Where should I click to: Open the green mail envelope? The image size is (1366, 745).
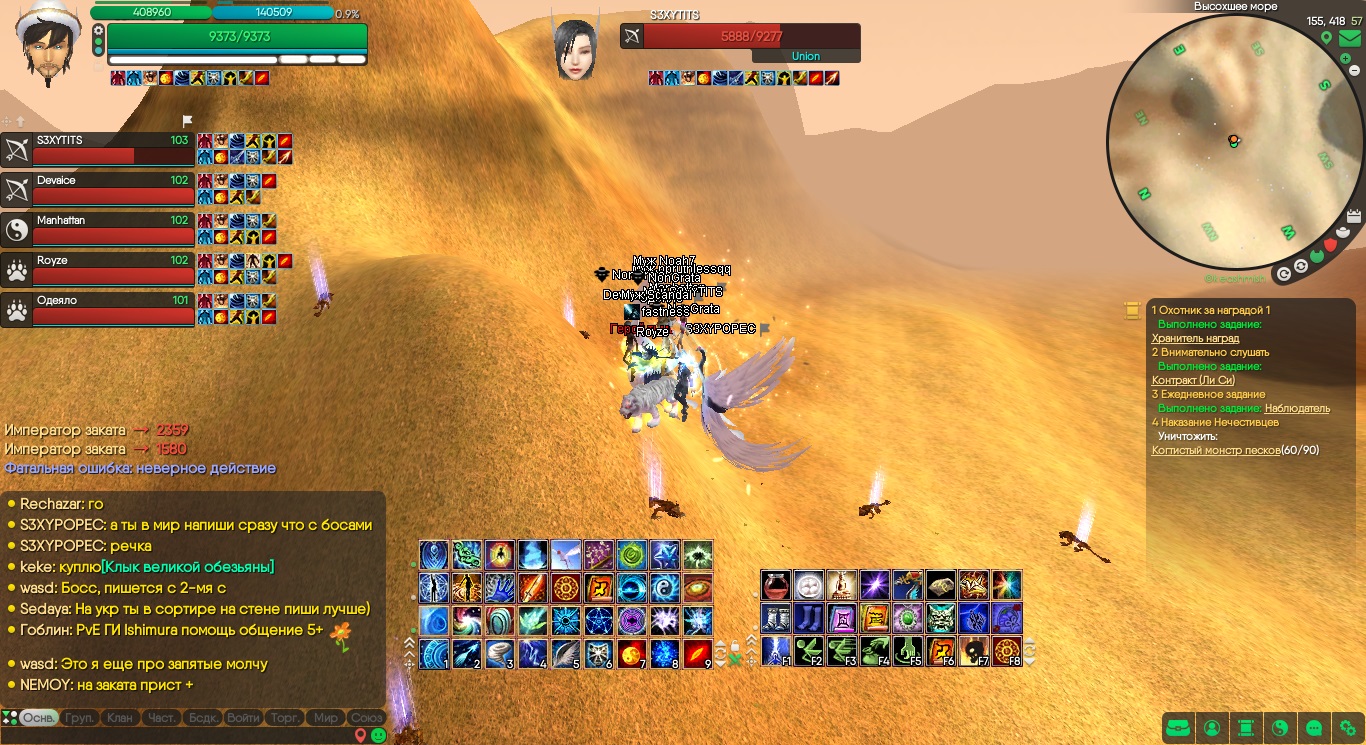pos(1349,39)
